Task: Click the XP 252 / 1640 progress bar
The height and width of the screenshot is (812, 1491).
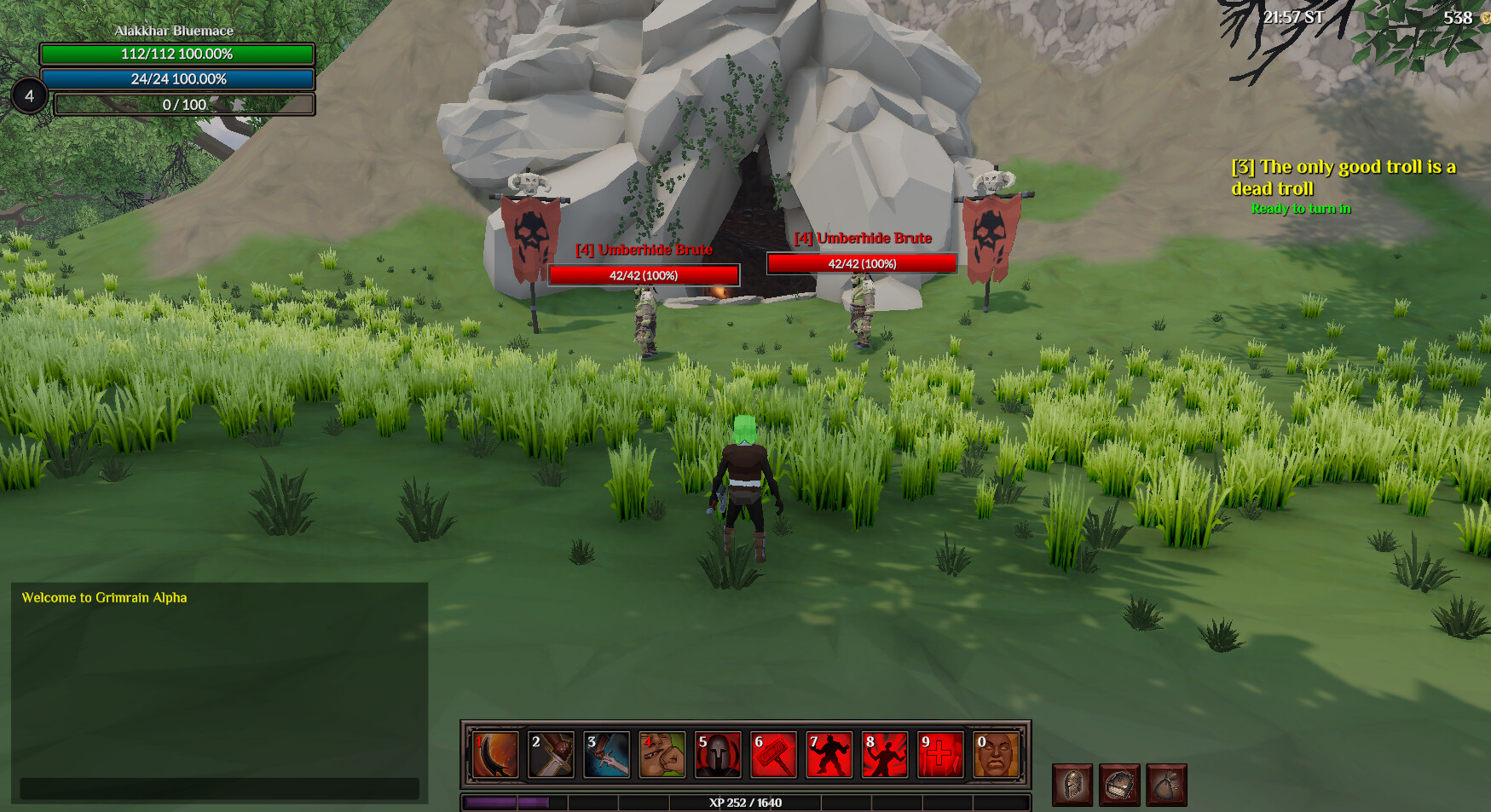Action: [x=745, y=802]
